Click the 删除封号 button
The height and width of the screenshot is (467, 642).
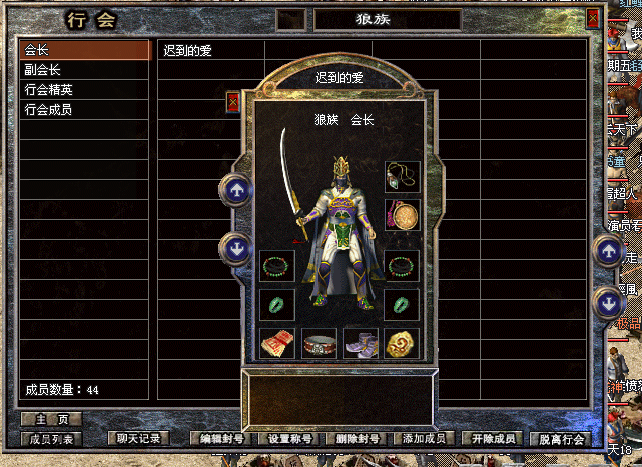pyautogui.click(x=357, y=438)
